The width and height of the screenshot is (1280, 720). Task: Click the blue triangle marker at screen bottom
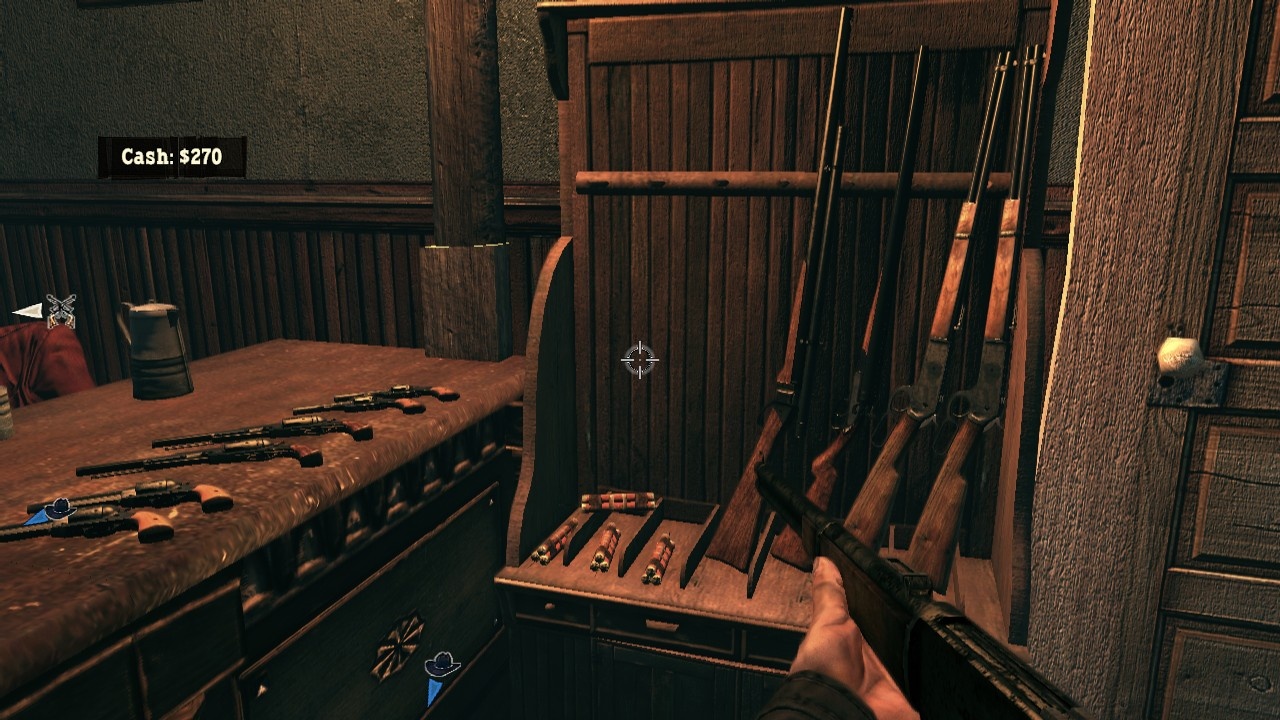click(435, 688)
